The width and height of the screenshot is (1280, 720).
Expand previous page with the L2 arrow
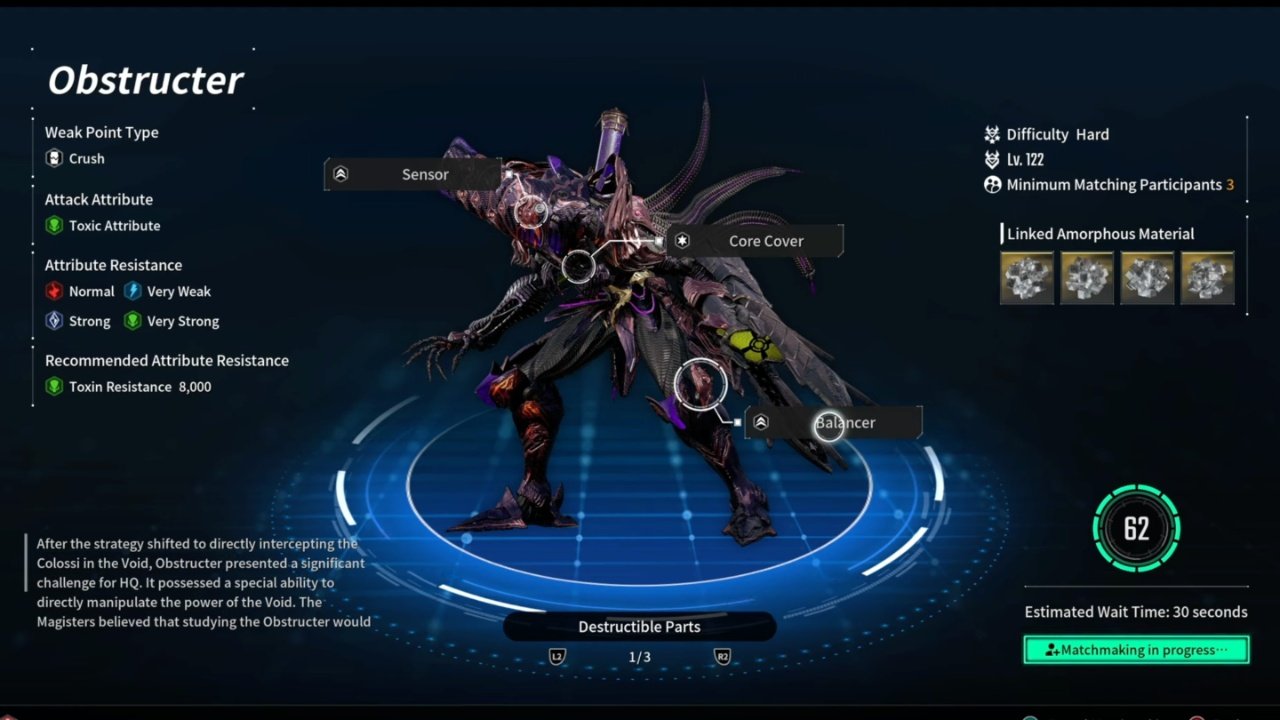(557, 657)
